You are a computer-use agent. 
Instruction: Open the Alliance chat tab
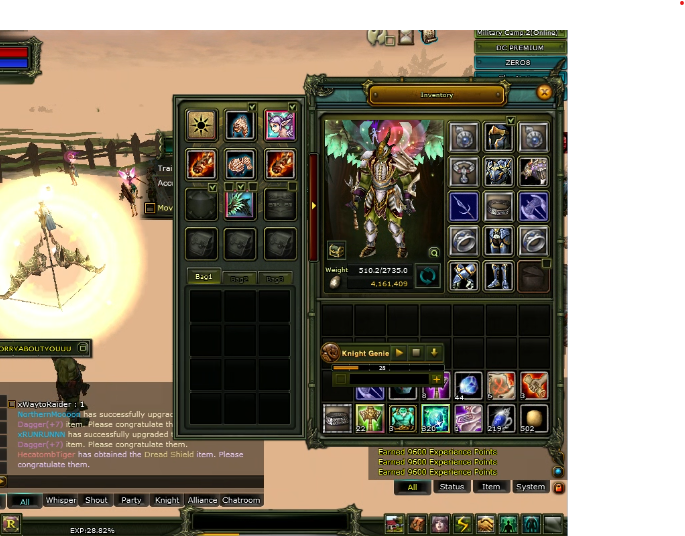coord(202,500)
